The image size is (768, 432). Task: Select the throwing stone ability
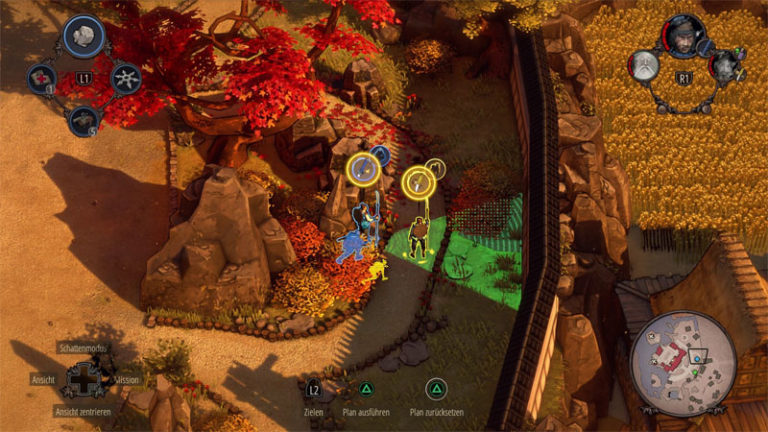click(84, 36)
